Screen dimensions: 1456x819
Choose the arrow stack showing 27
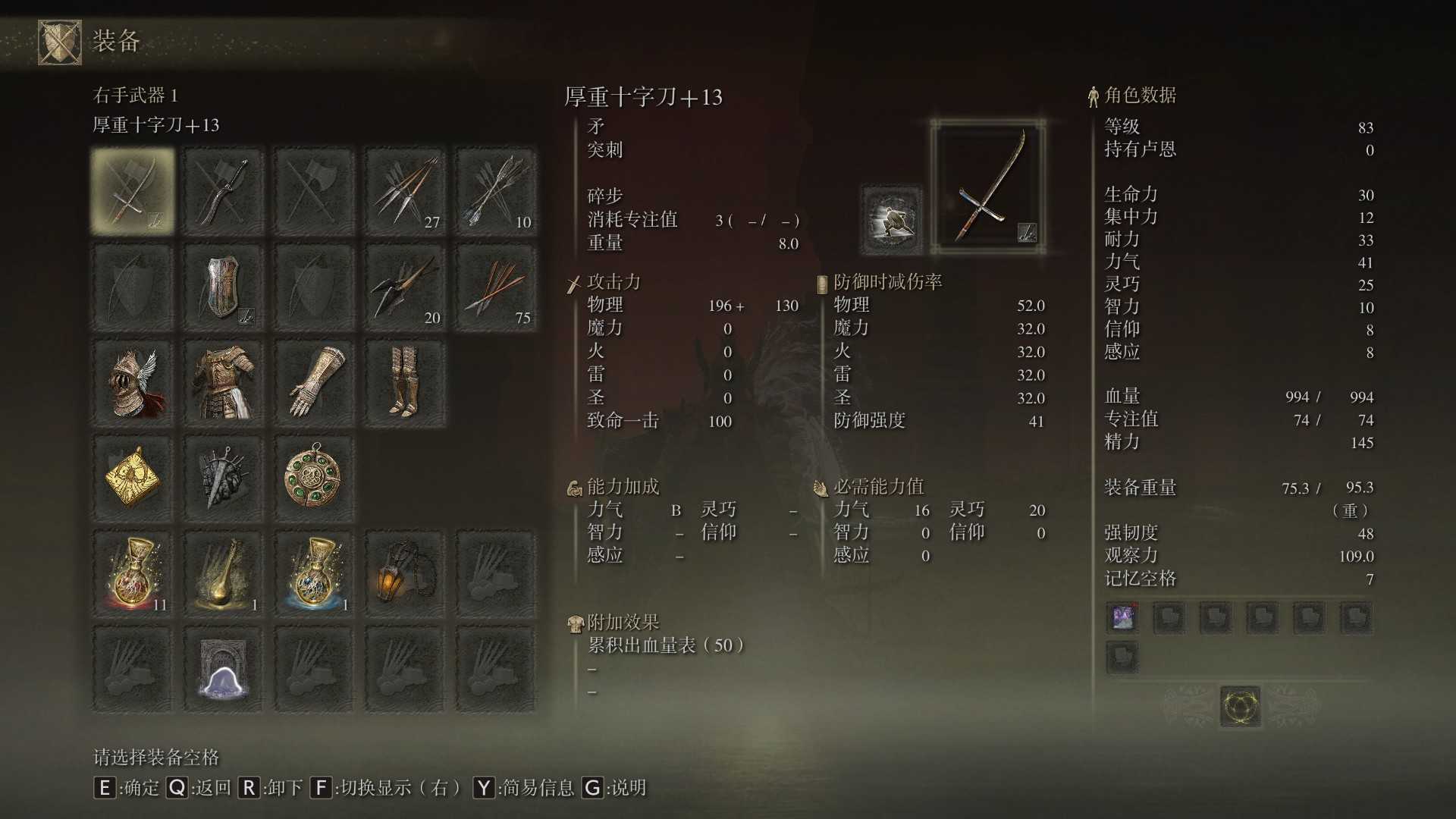[x=405, y=190]
